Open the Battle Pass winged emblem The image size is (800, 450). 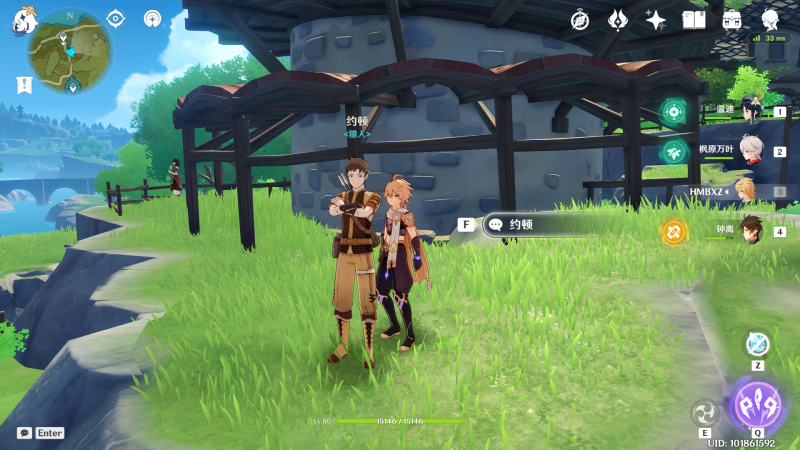(618, 20)
